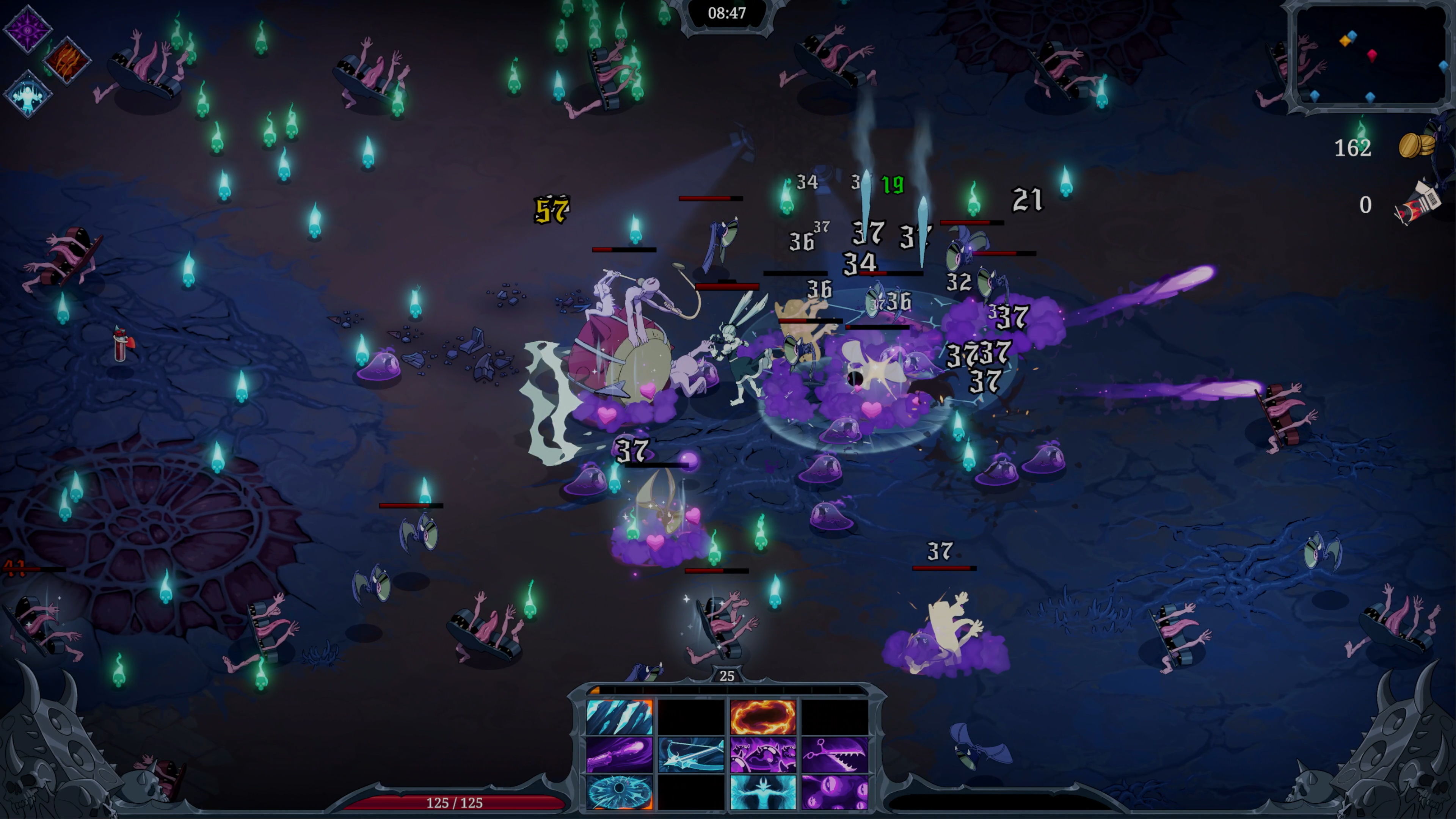
Task: Choose the cyan winged spirit skill
Action: click(x=763, y=792)
